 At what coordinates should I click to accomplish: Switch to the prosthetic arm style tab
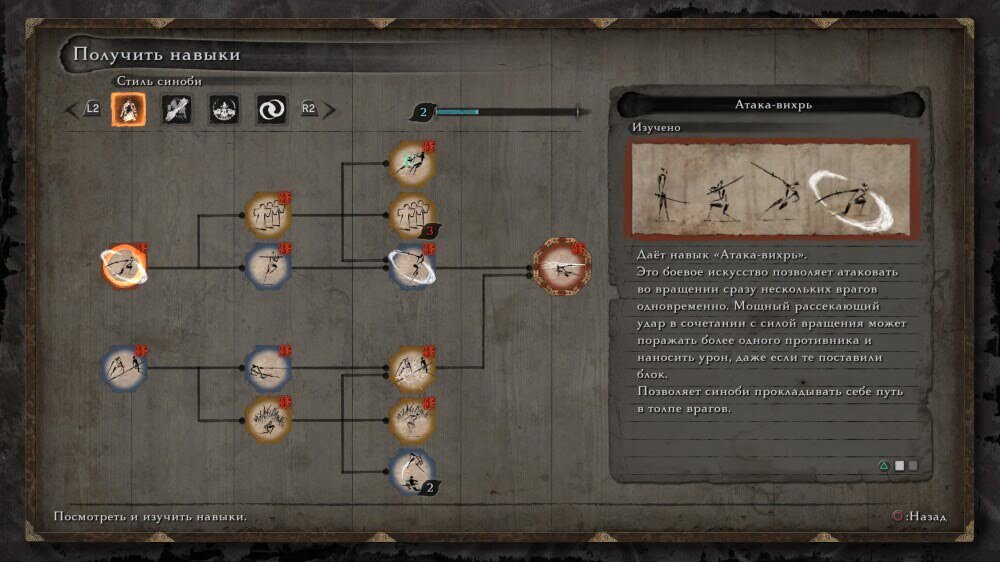coord(177,108)
